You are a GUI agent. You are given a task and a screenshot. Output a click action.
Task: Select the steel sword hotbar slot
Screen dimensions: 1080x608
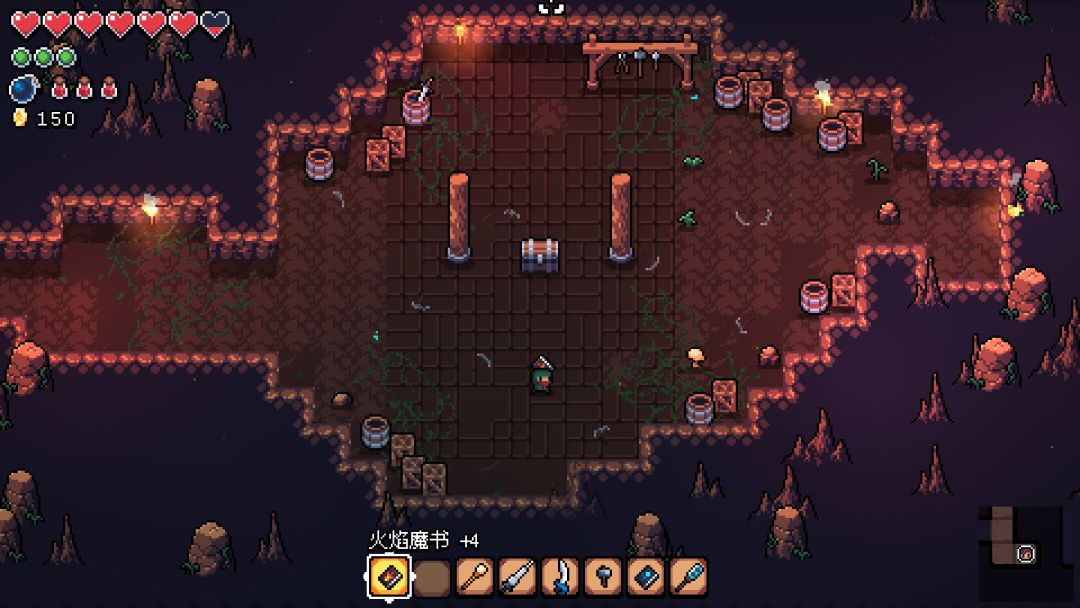click(x=517, y=577)
